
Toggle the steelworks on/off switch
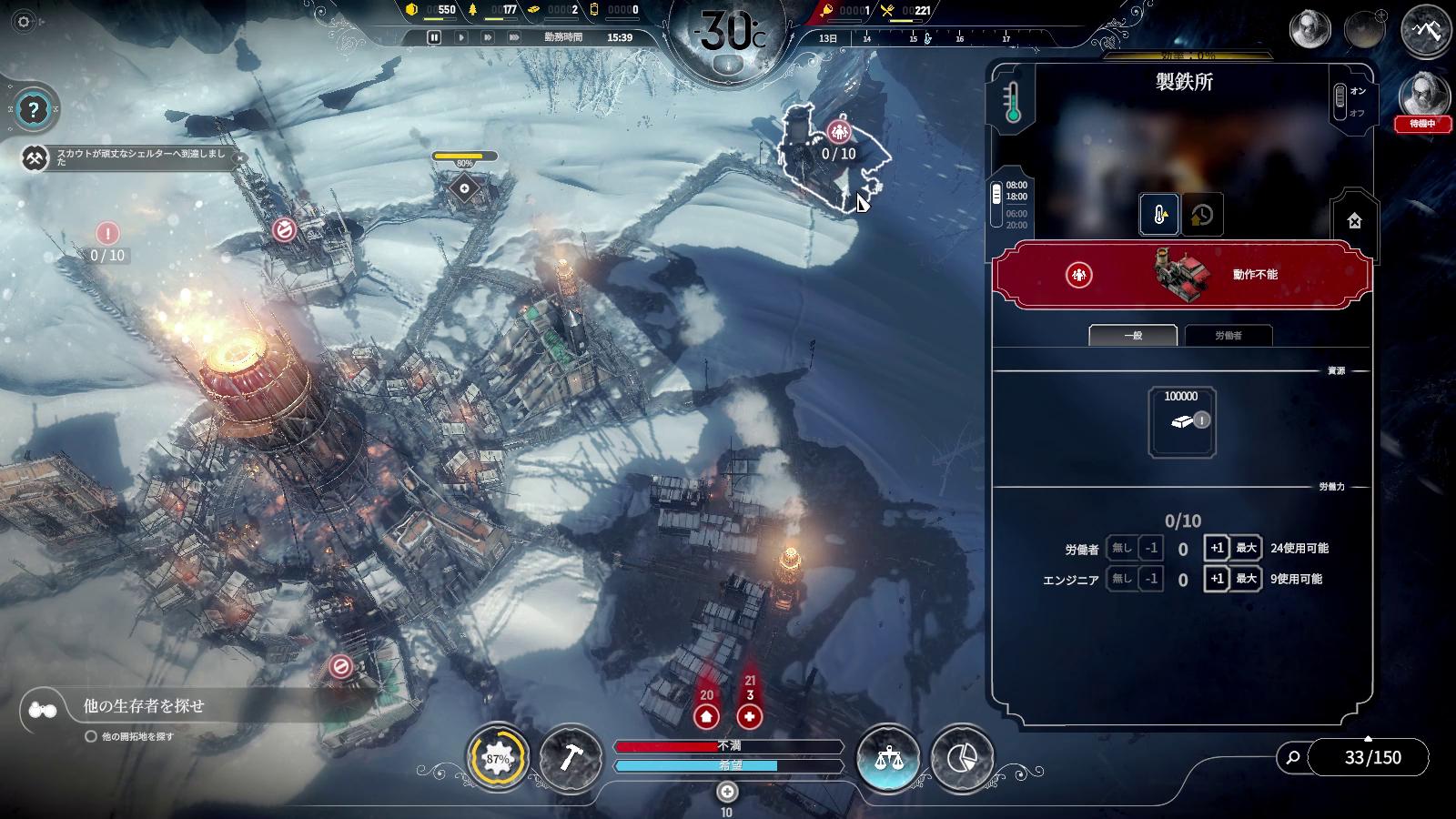click(x=1340, y=102)
